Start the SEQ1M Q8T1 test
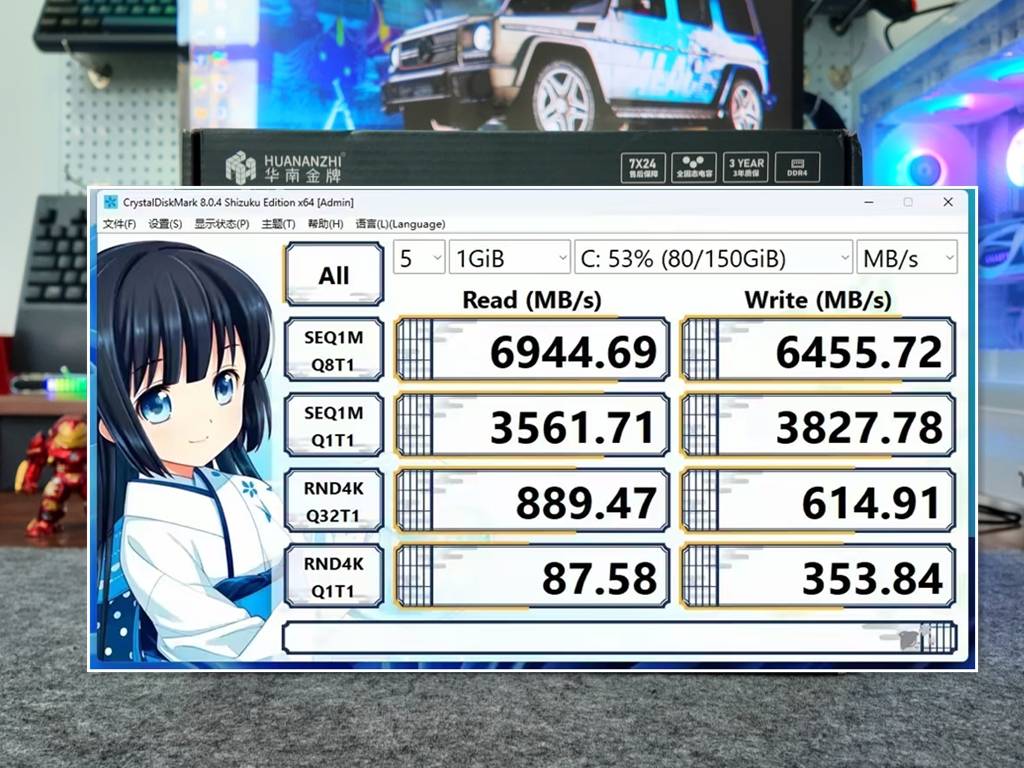 point(334,349)
